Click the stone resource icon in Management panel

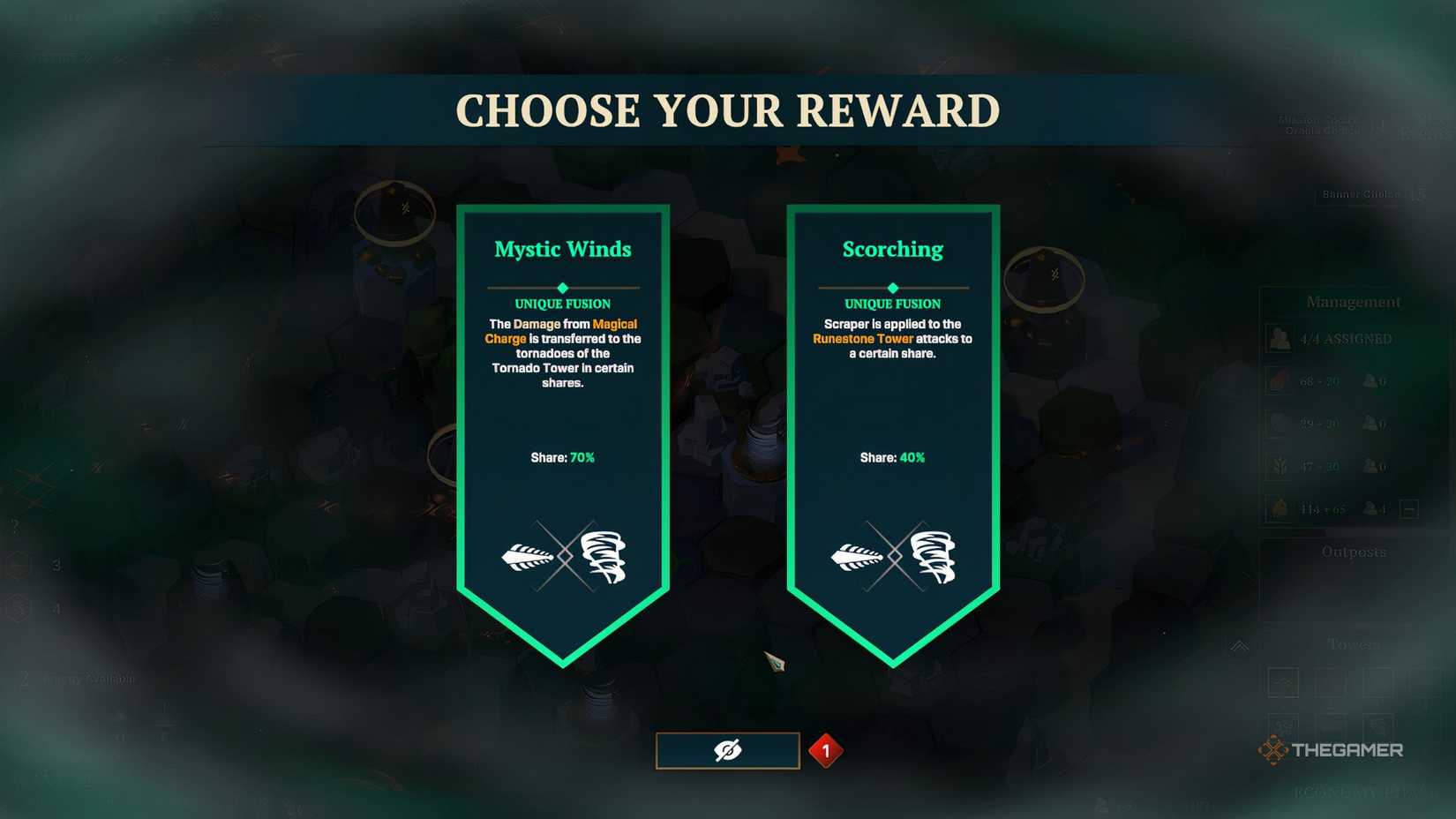pos(1280,423)
